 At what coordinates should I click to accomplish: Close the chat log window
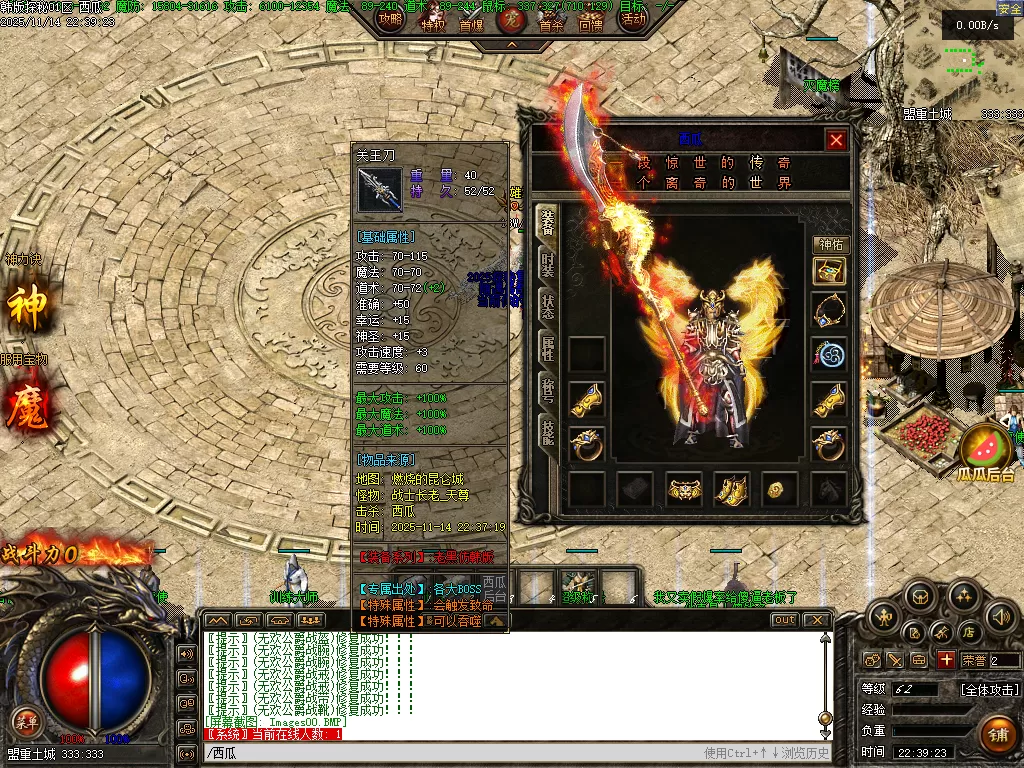click(x=816, y=620)
